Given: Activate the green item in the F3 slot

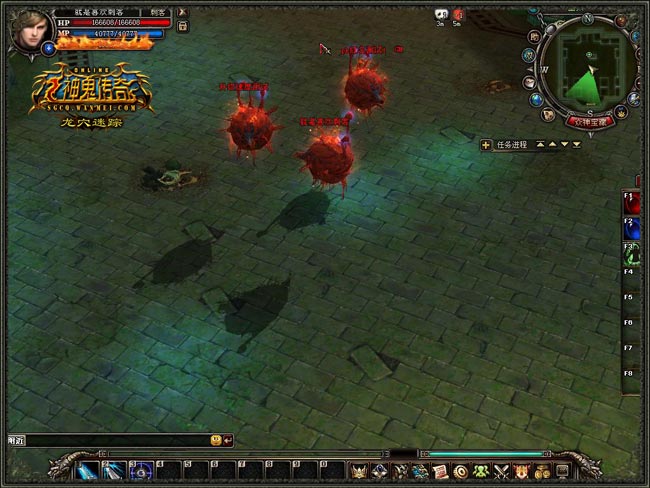Looking at the screenshot, I should click(631, 250).
